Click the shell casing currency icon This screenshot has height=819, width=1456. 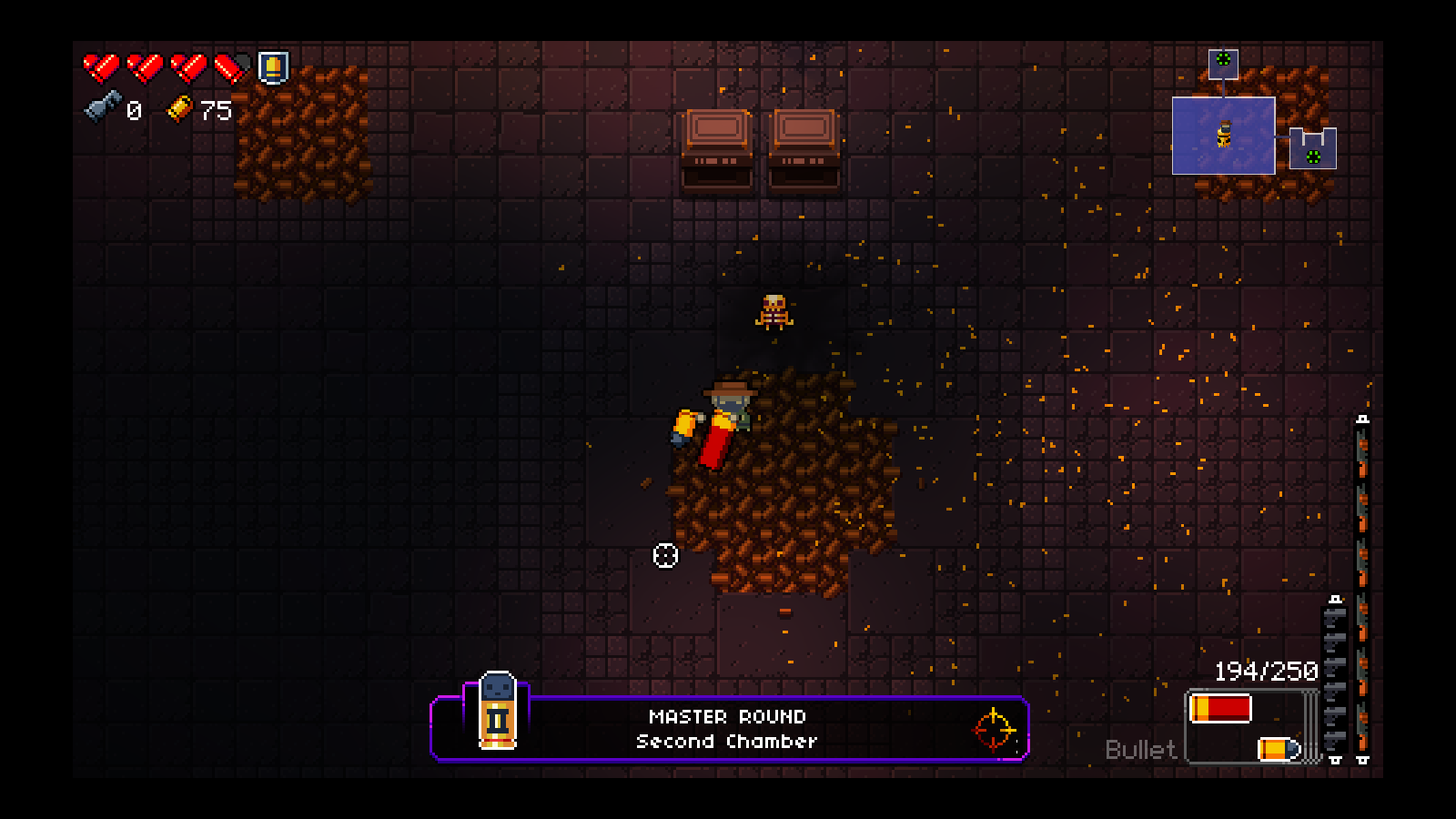(179, 108)
